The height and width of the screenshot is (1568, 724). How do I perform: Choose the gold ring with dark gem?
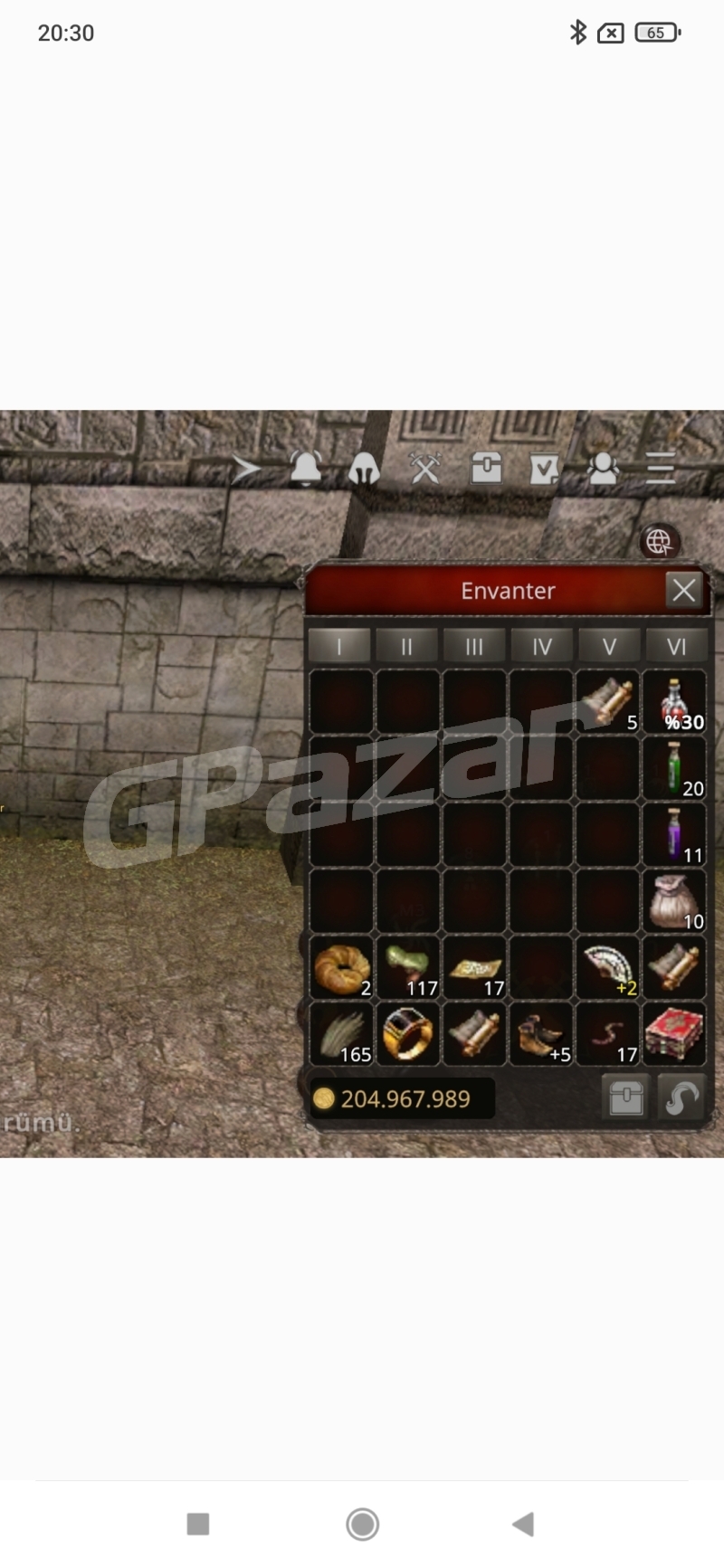coord(408,1034)
